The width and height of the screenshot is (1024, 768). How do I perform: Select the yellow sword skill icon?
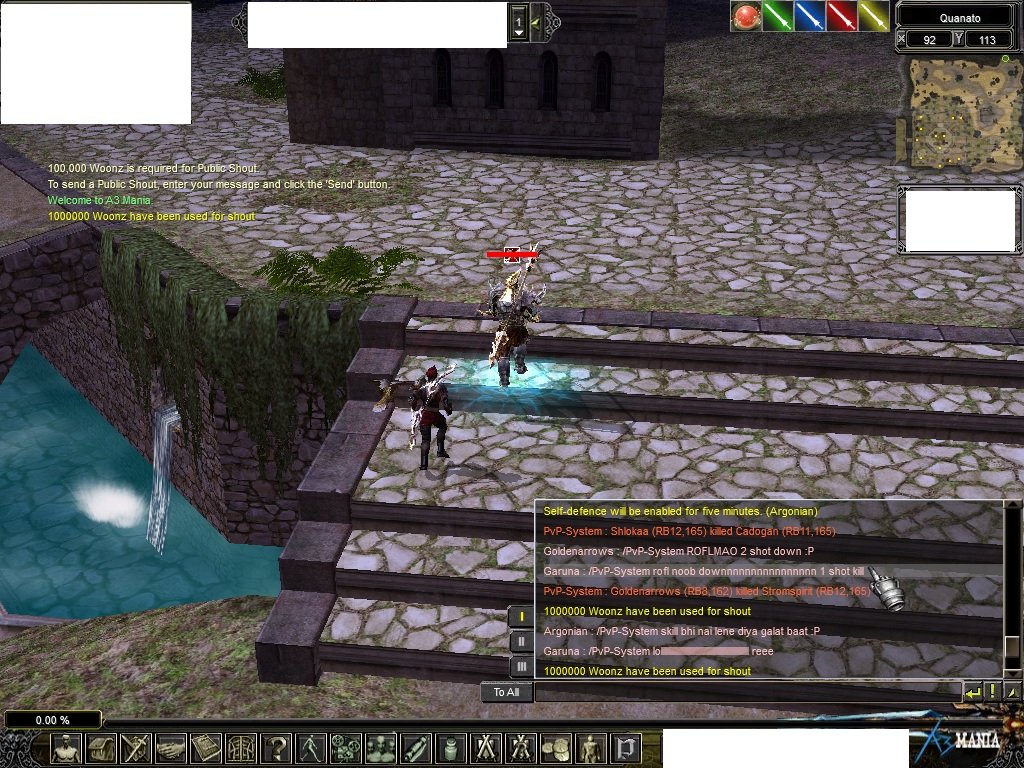point(873,16)
